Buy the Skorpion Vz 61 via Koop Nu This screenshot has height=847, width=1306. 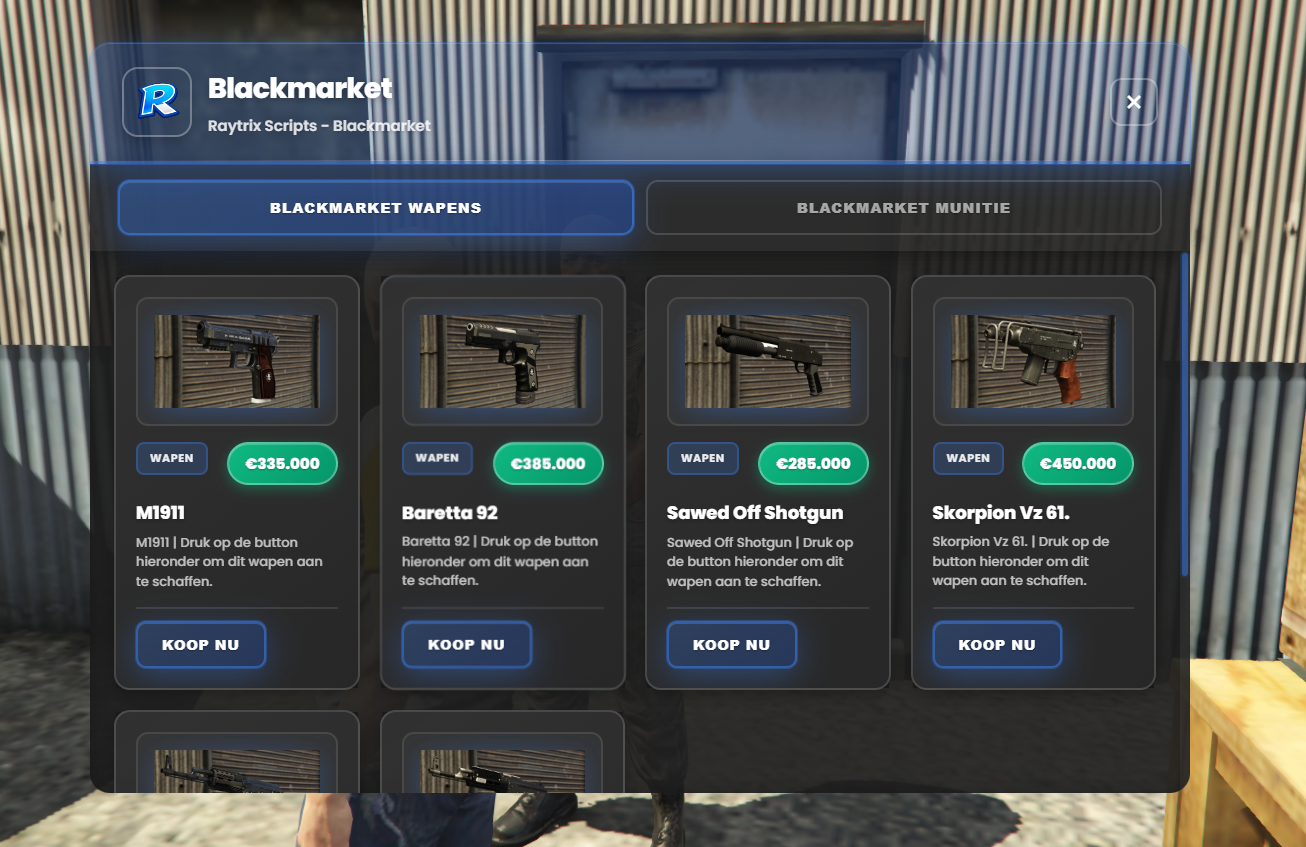point(997,644)
